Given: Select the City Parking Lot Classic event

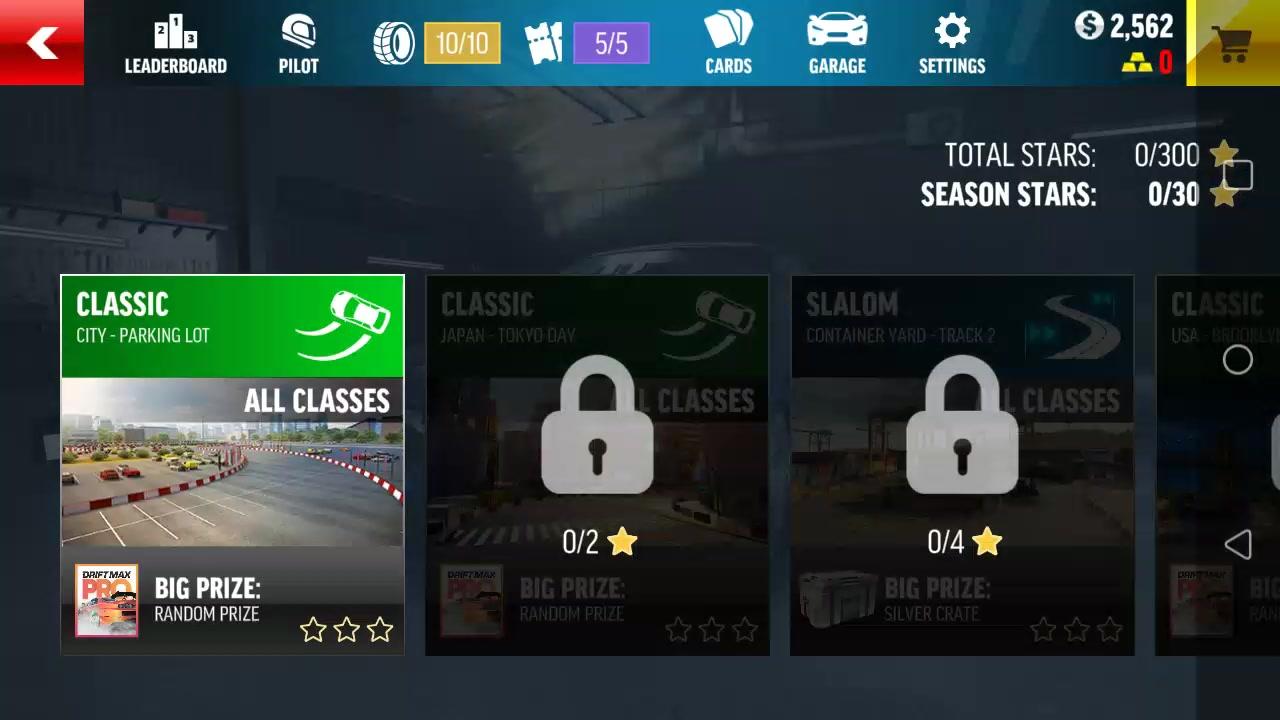Looking at the screenshot, I should (232, 465).
